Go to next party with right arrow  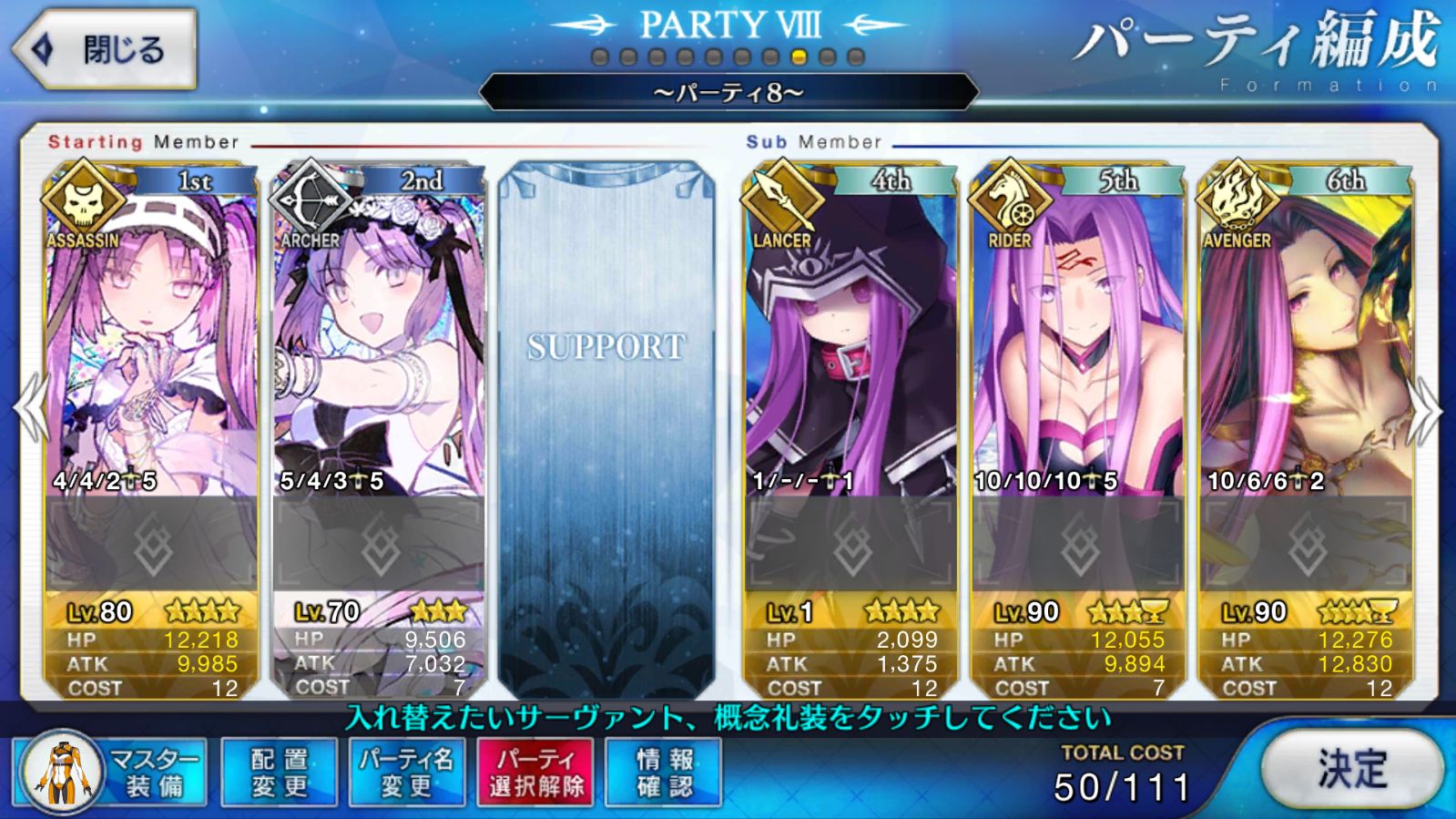pyautogui.click(x=1425, y=410)
